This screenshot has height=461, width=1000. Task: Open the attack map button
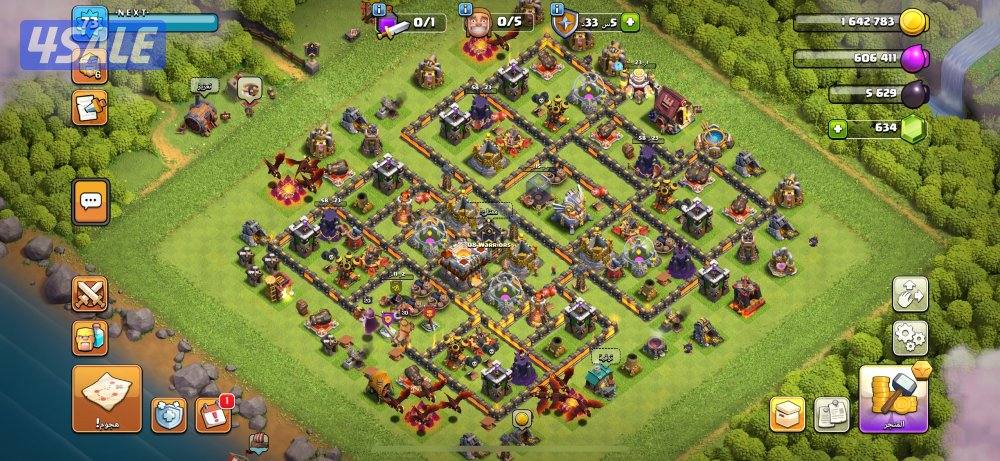coord(107,397)
